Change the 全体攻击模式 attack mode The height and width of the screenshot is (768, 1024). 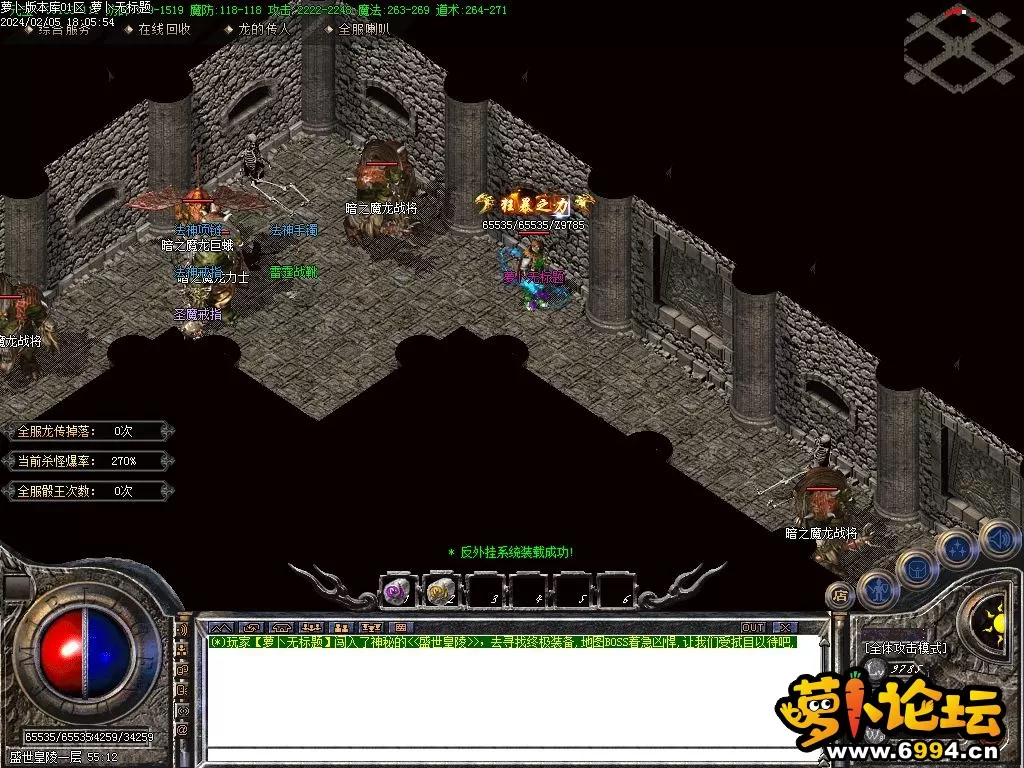(906, 648)
